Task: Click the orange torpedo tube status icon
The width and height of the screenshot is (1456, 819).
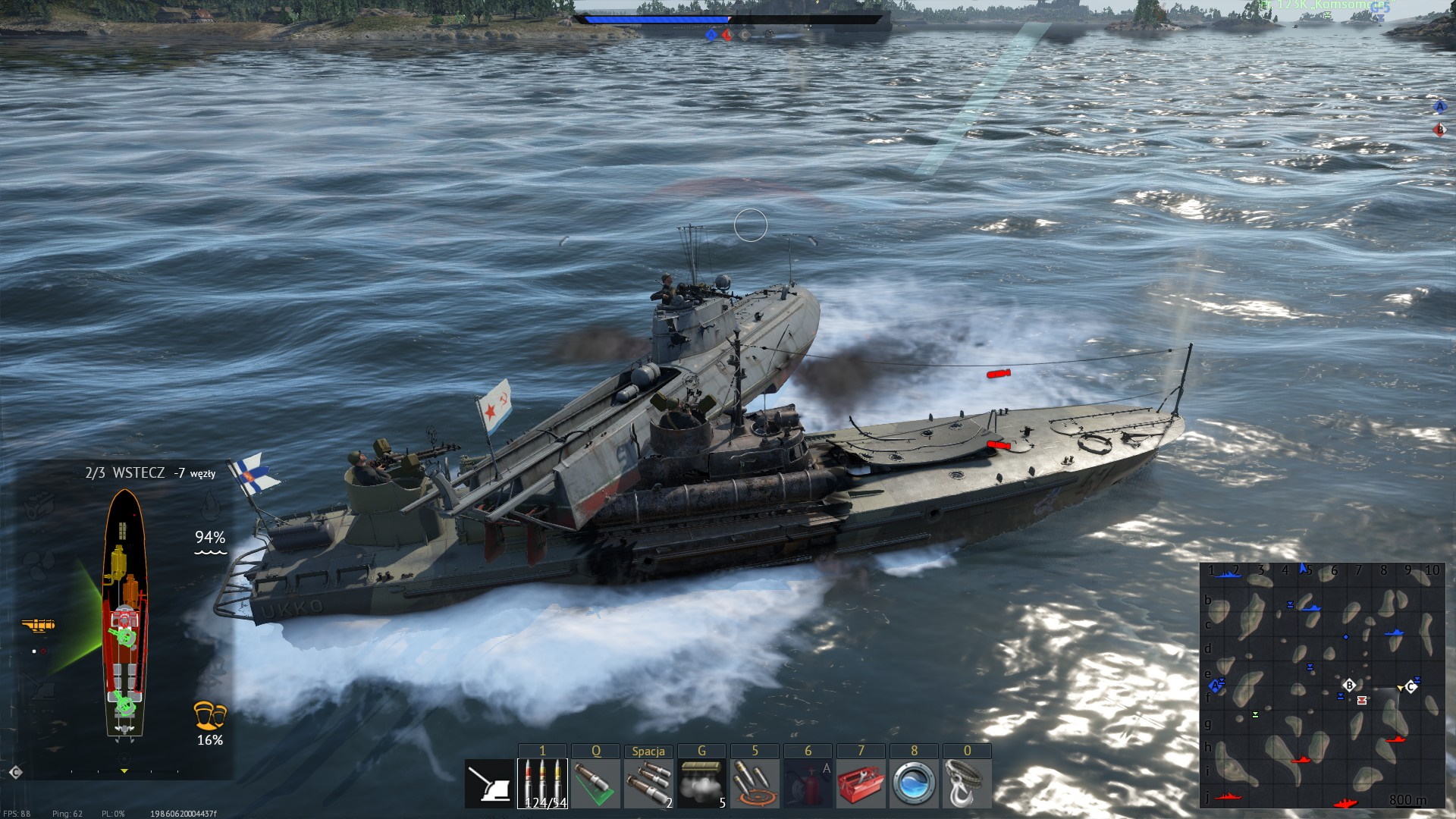Action: coord(38,626)
